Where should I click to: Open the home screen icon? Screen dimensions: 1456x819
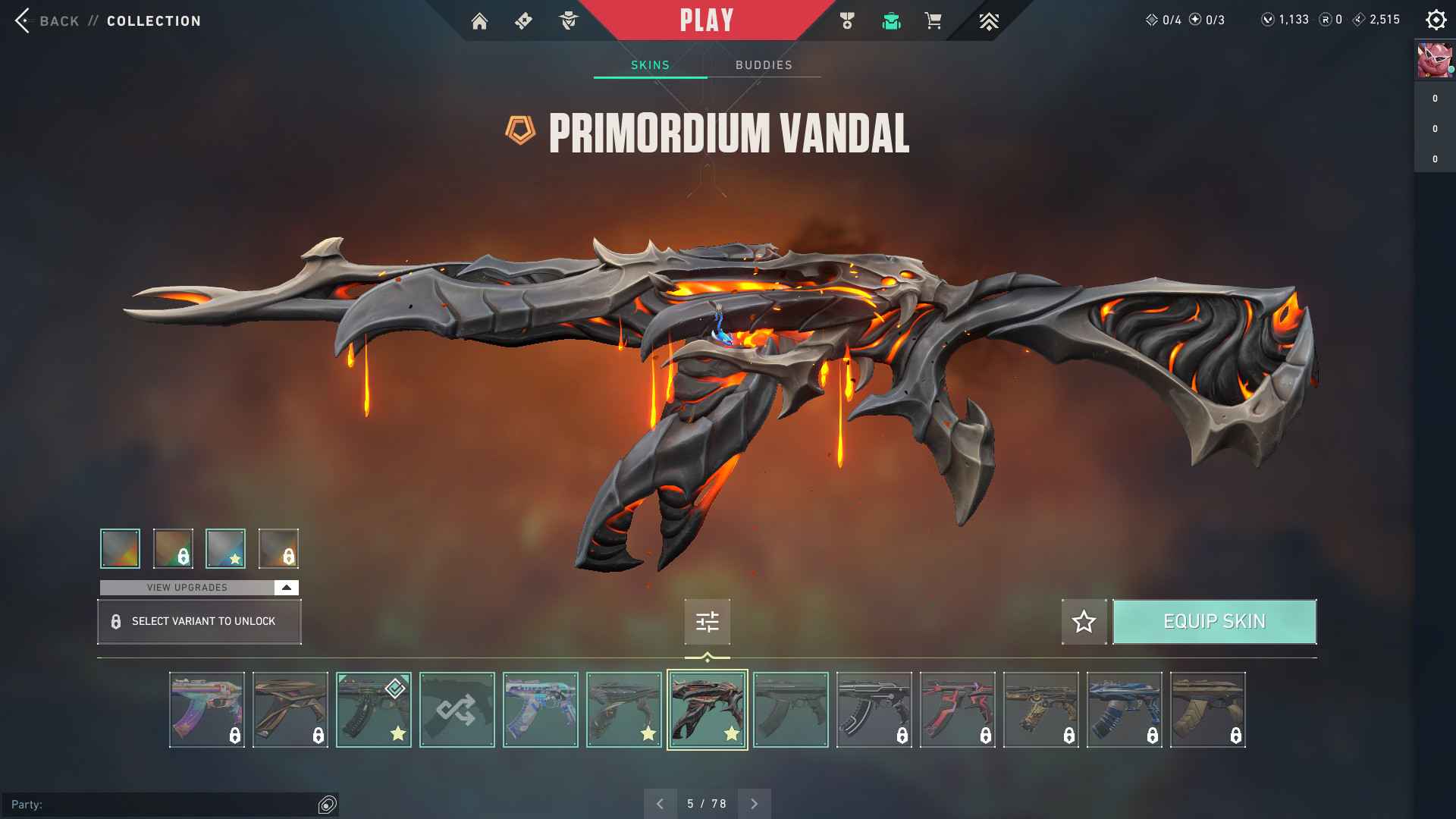tap(479, 21)
